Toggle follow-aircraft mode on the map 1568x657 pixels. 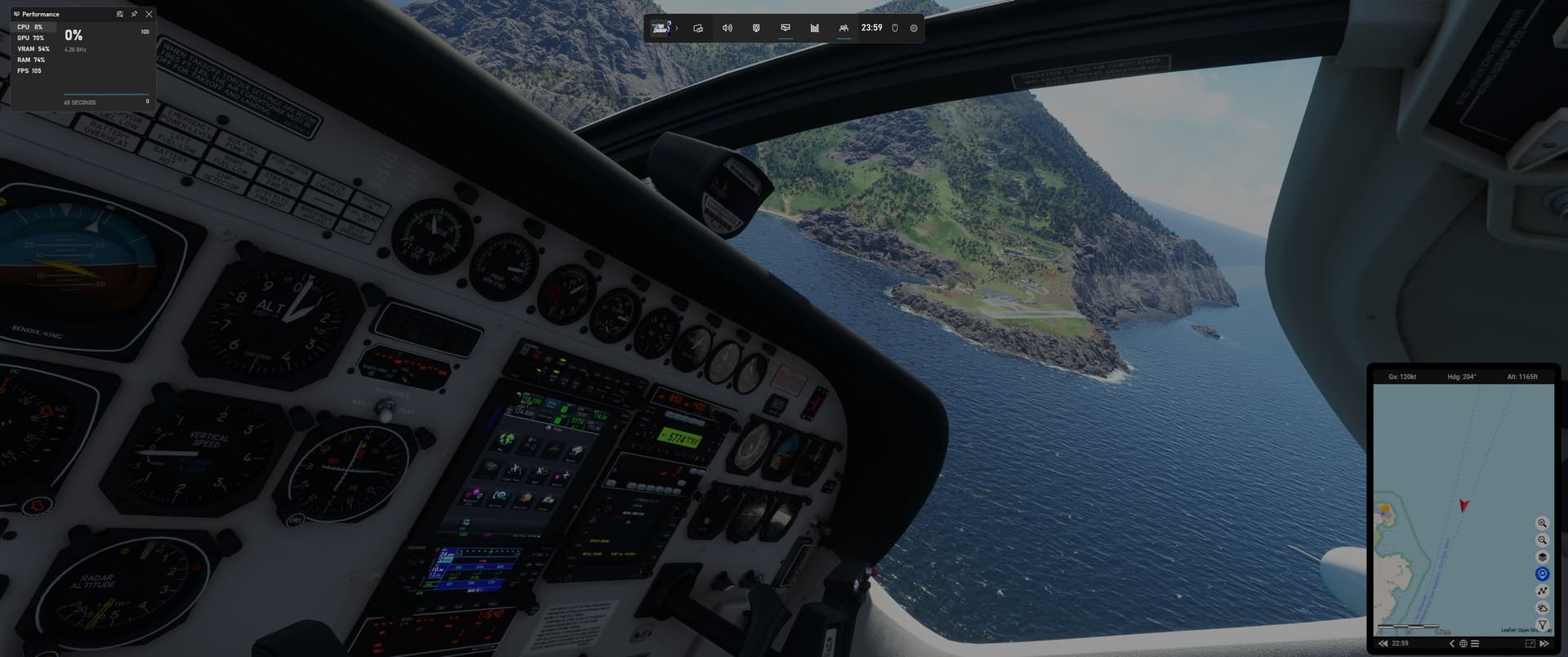(x=1543, y=573)
